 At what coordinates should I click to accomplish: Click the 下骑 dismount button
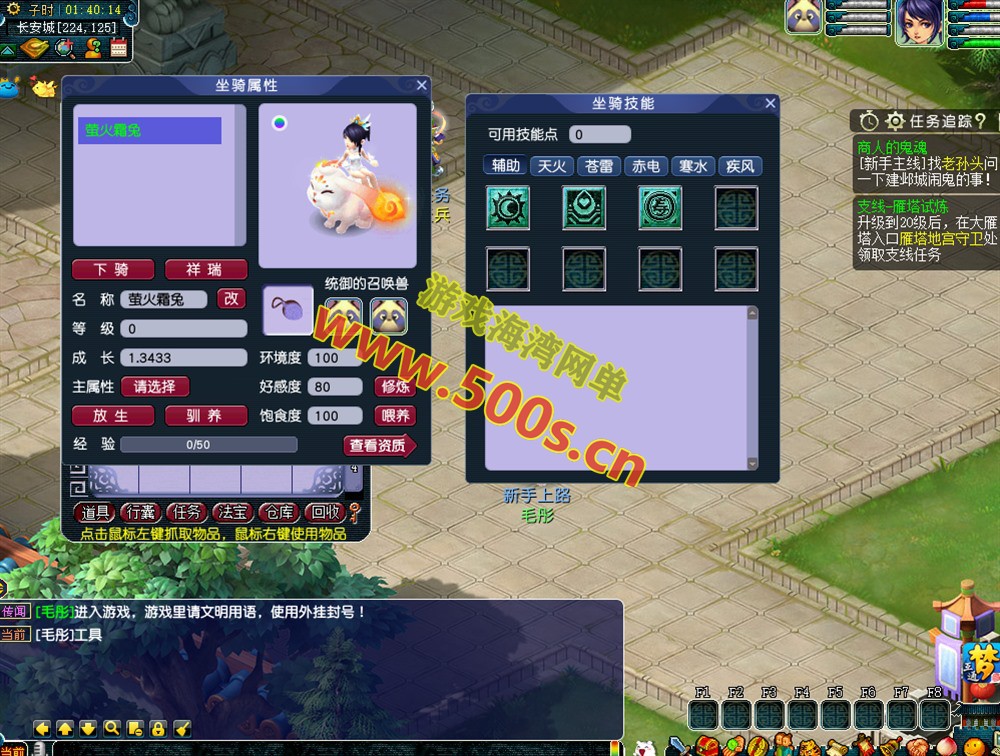114,270
